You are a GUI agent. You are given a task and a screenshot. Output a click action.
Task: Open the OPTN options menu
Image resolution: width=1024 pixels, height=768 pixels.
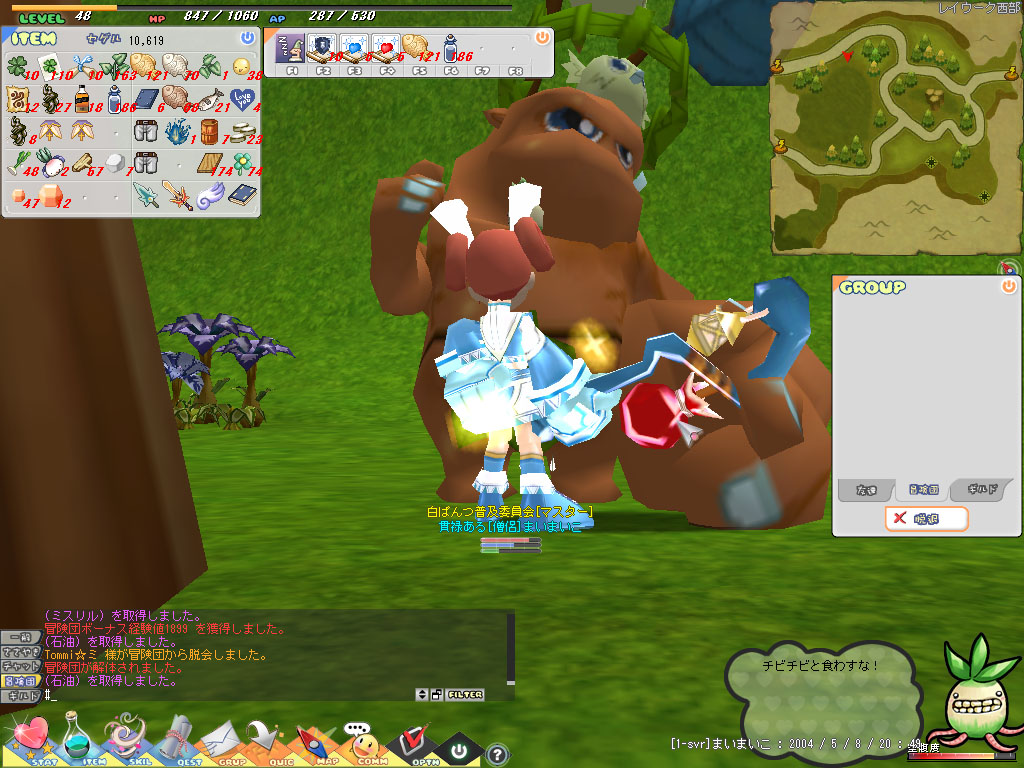click(410, 742)
